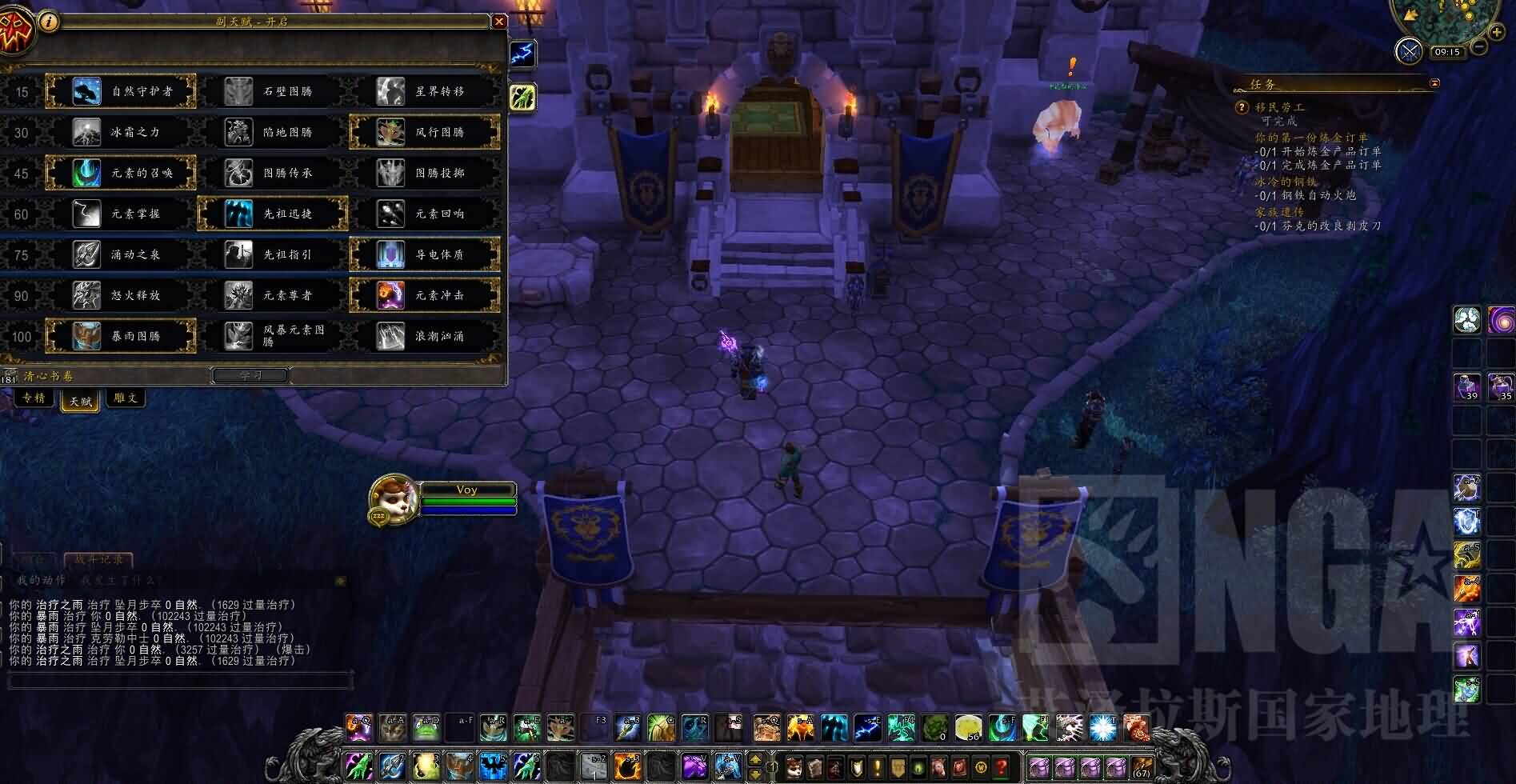Click the Voy player portrait frame
The height and width of the screenshot is (784, 1516).
394,499
